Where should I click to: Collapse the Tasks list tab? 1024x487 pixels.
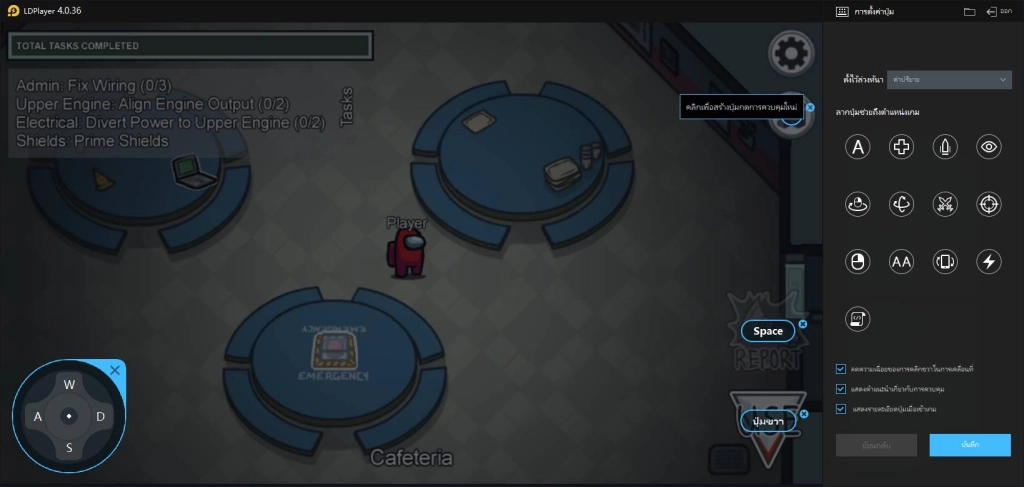coord(347,107)
